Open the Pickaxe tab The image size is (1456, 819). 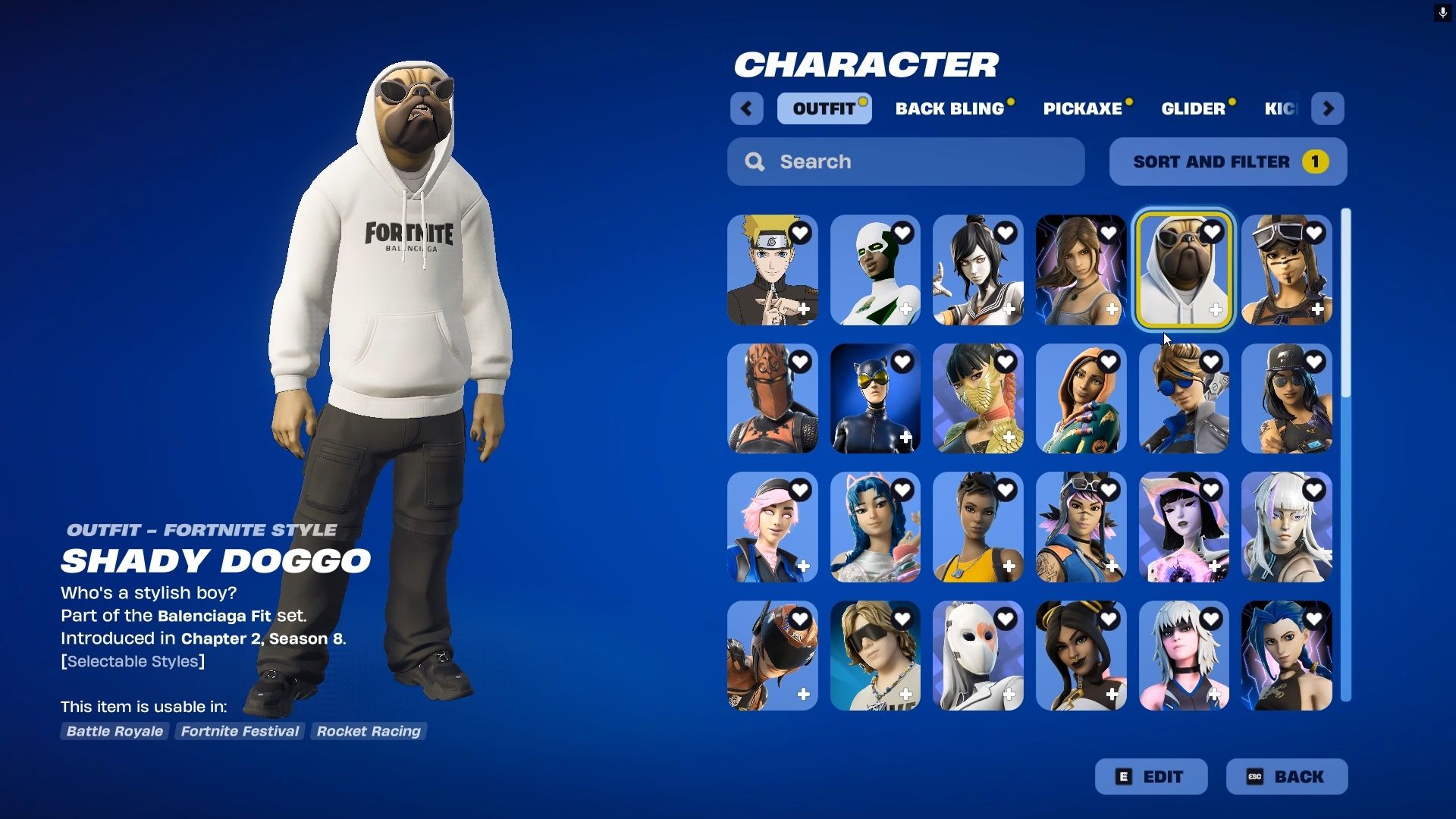1083,108
